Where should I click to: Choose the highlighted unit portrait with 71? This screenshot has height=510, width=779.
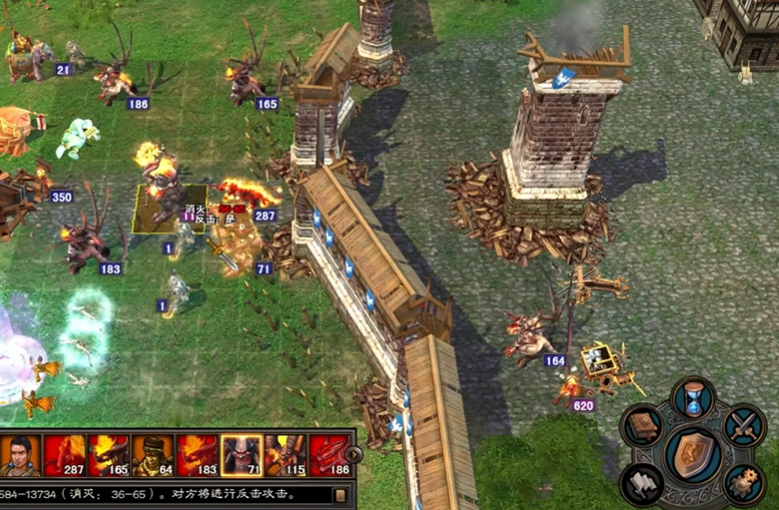[x=241, y=455]
